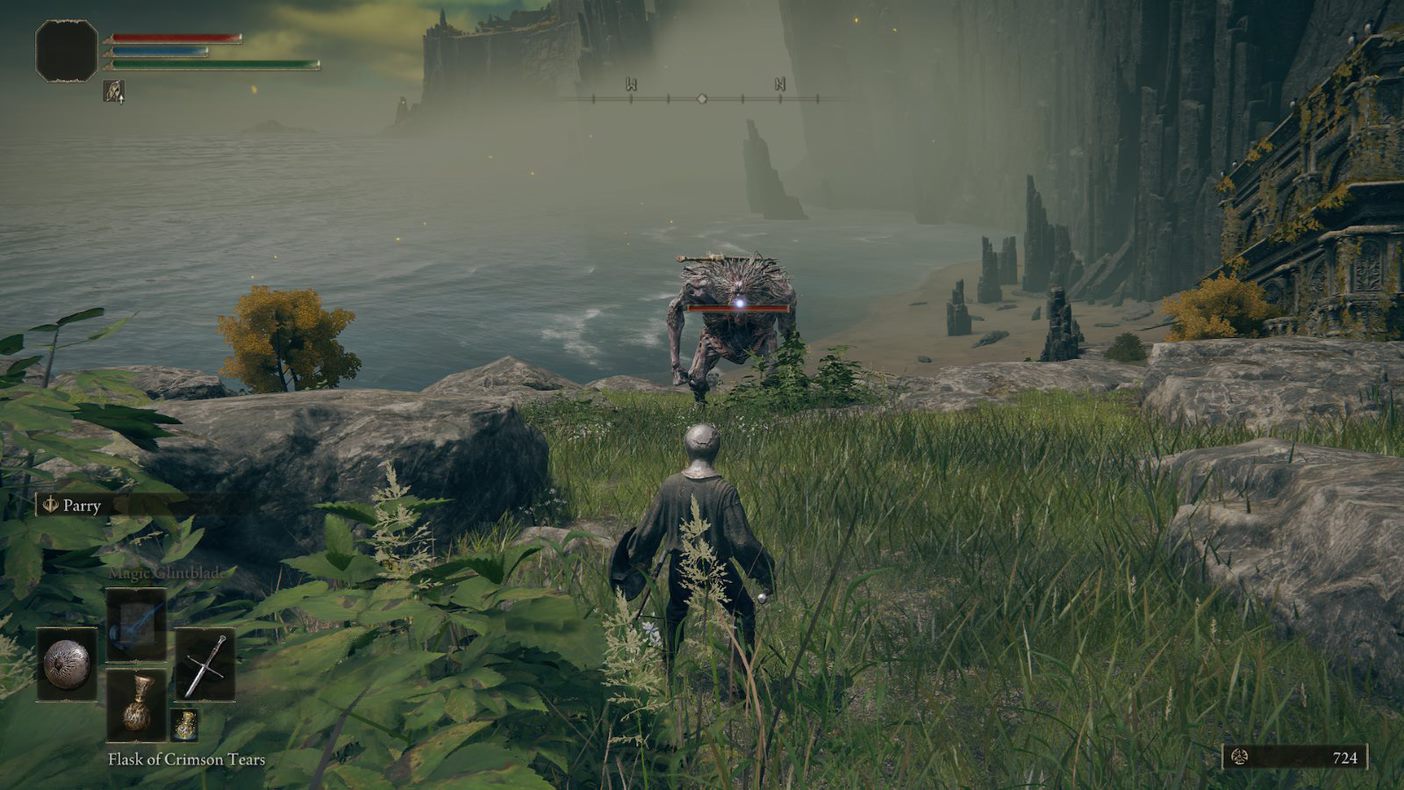Pick the small pouch flask icon
Image resolution: width=1404 pixels, height=790 pixels.
pyautogui.click(x=184, y=725)
